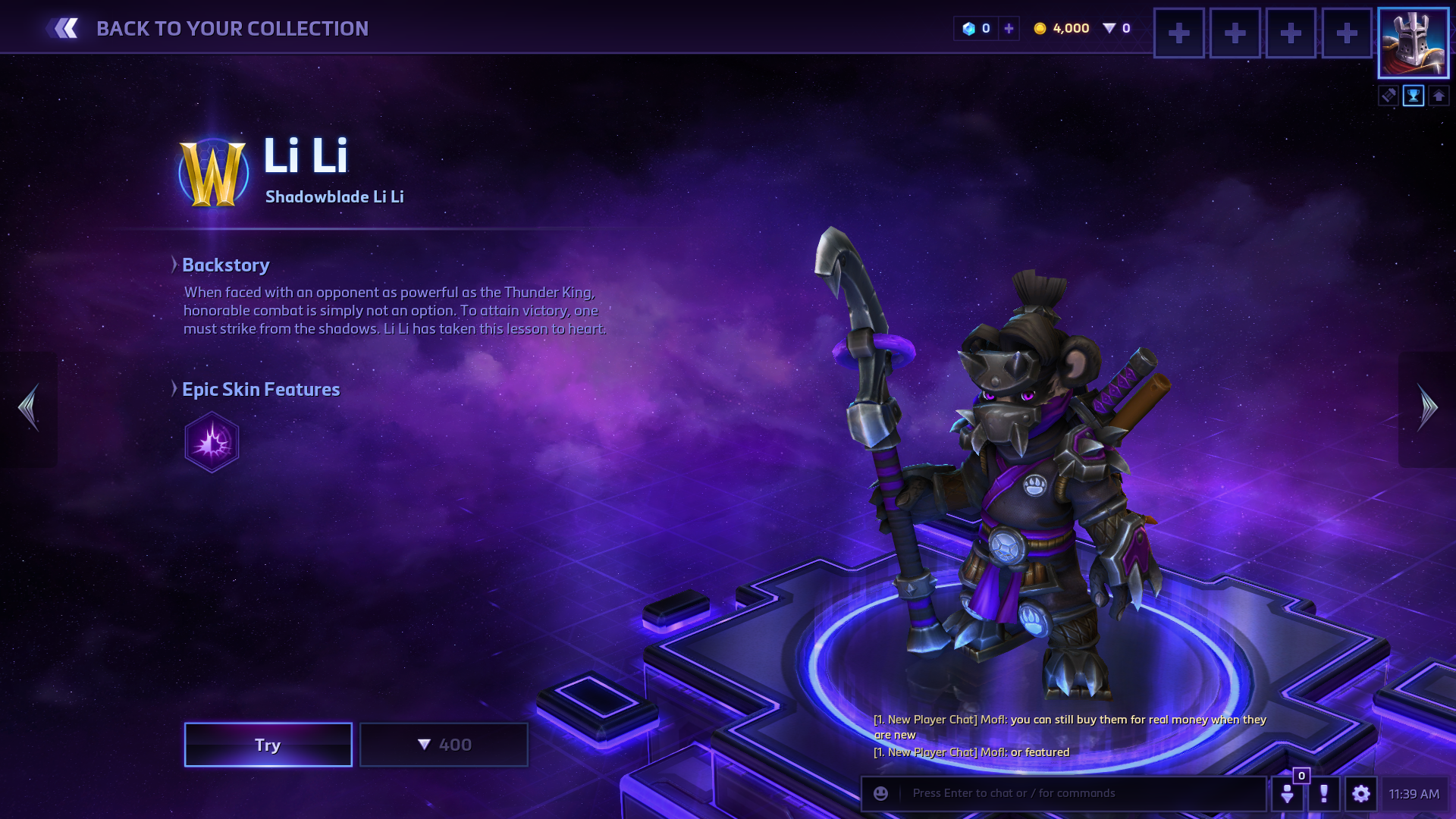The image size is (1456, 819).
Task: Click the ticket-shaped icon under the portrait
Action: (1389, 96)
